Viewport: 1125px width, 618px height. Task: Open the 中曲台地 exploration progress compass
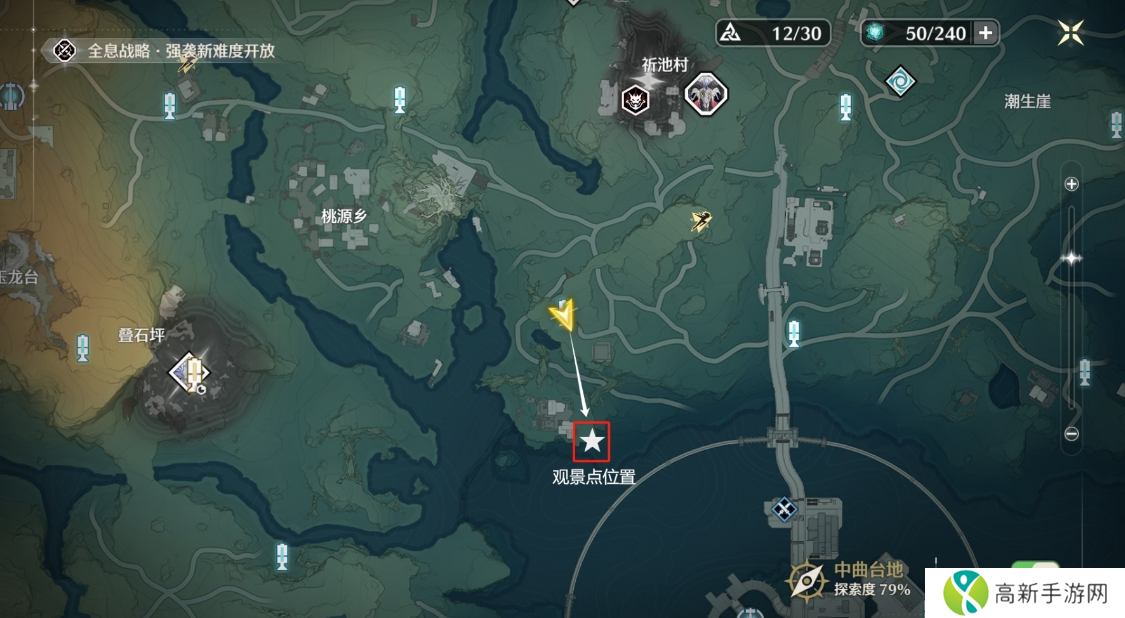pos(805,579)
